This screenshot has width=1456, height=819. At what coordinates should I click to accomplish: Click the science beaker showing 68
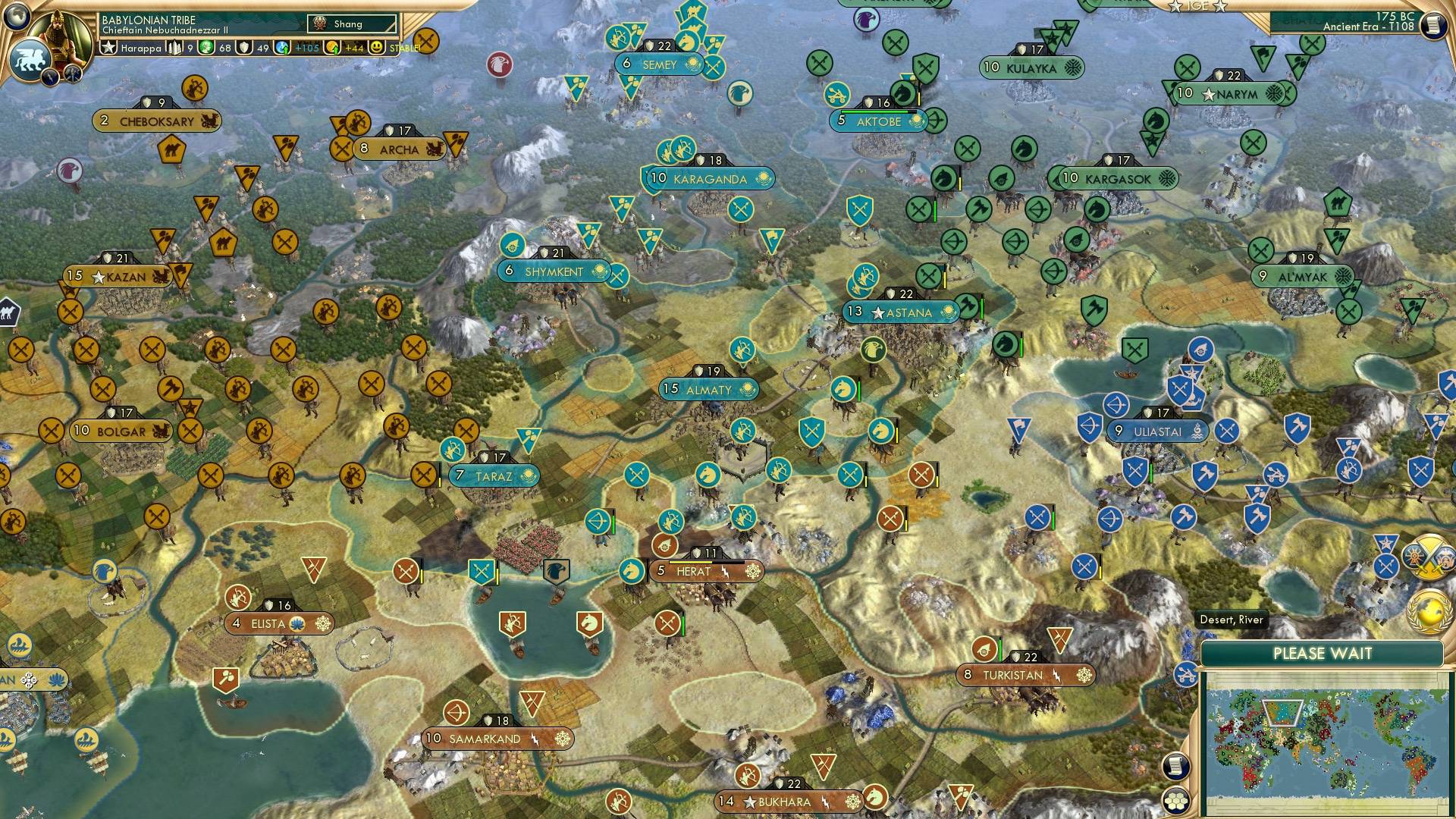207,48
